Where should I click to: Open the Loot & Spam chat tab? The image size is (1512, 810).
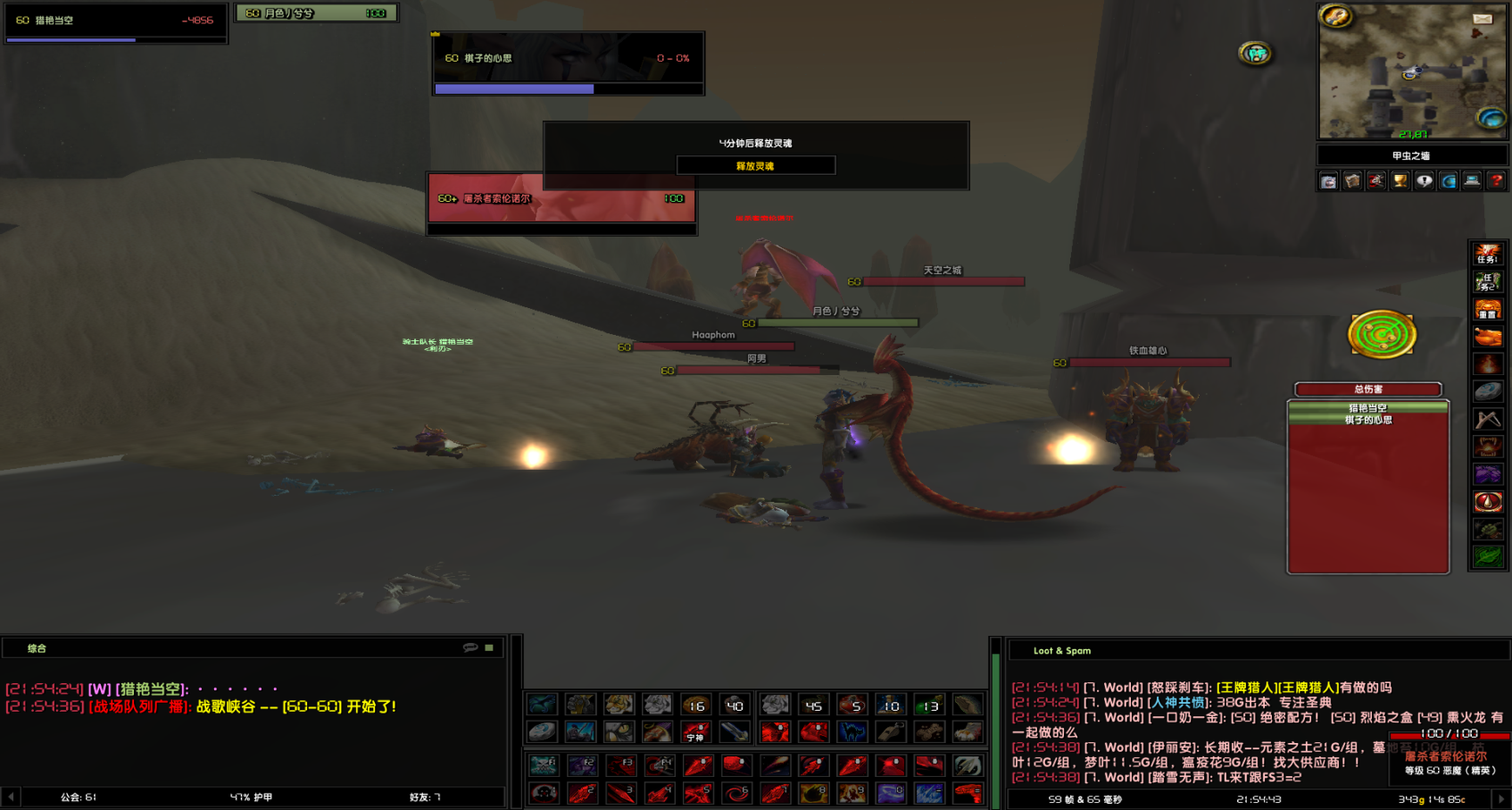[1061, 651]
